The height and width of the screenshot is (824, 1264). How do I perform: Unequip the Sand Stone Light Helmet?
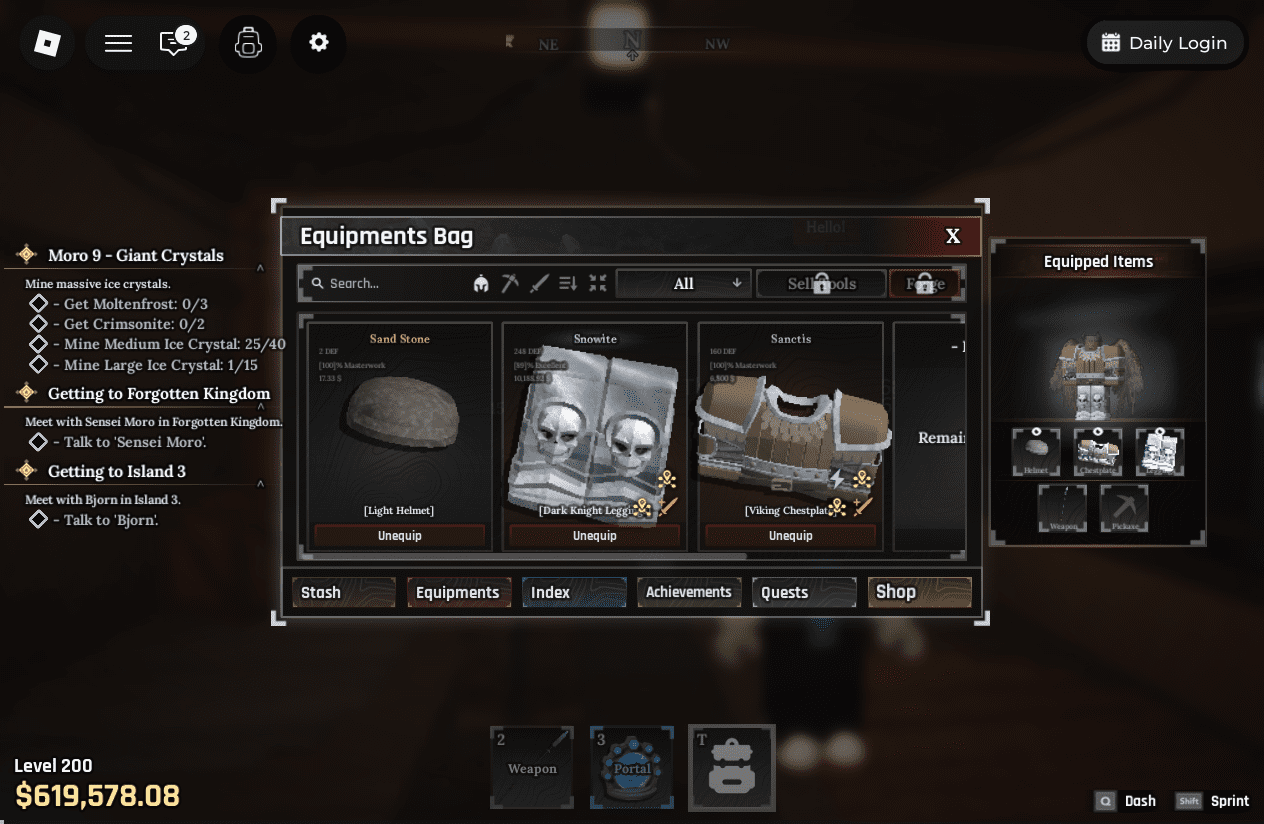click(x=399, y=536)
